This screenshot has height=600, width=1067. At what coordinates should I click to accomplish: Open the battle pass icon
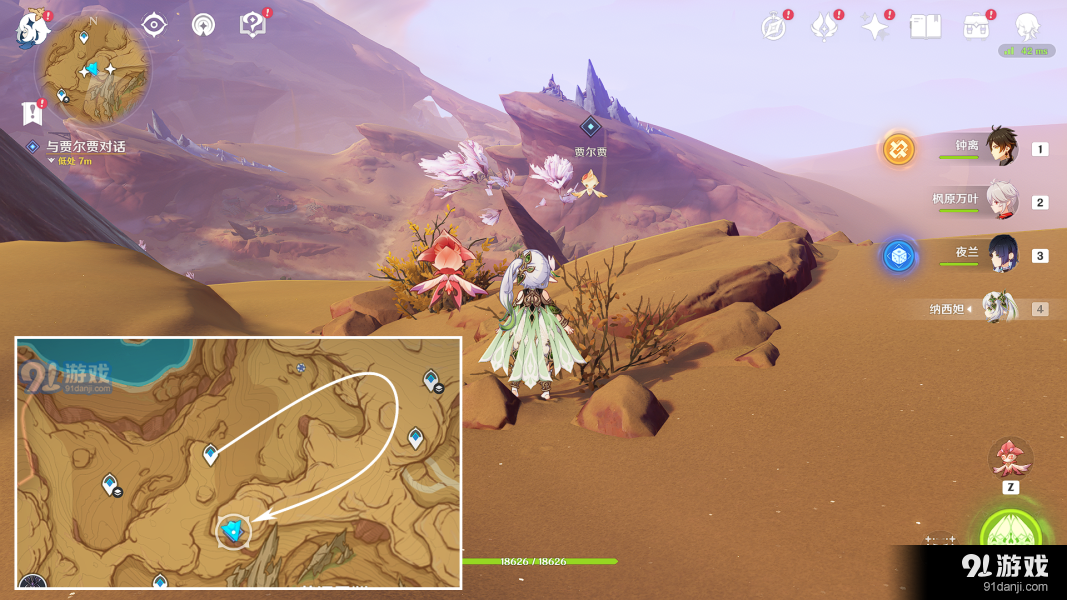pyautogui.click(x=976, y=27)
